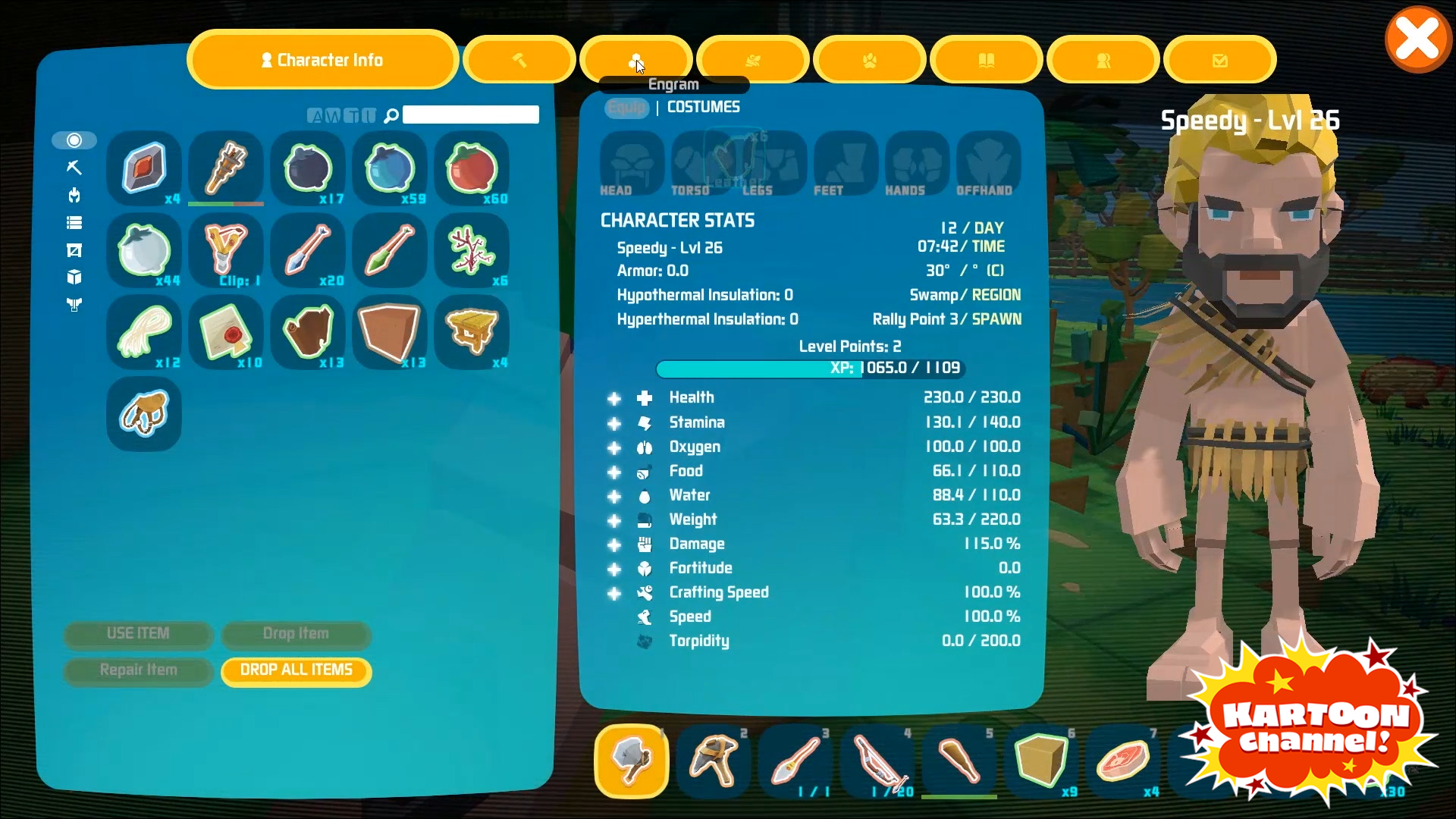The image size is (1456, 819).
Task: Increase the Stamina stat
Action: coord(614,423)
